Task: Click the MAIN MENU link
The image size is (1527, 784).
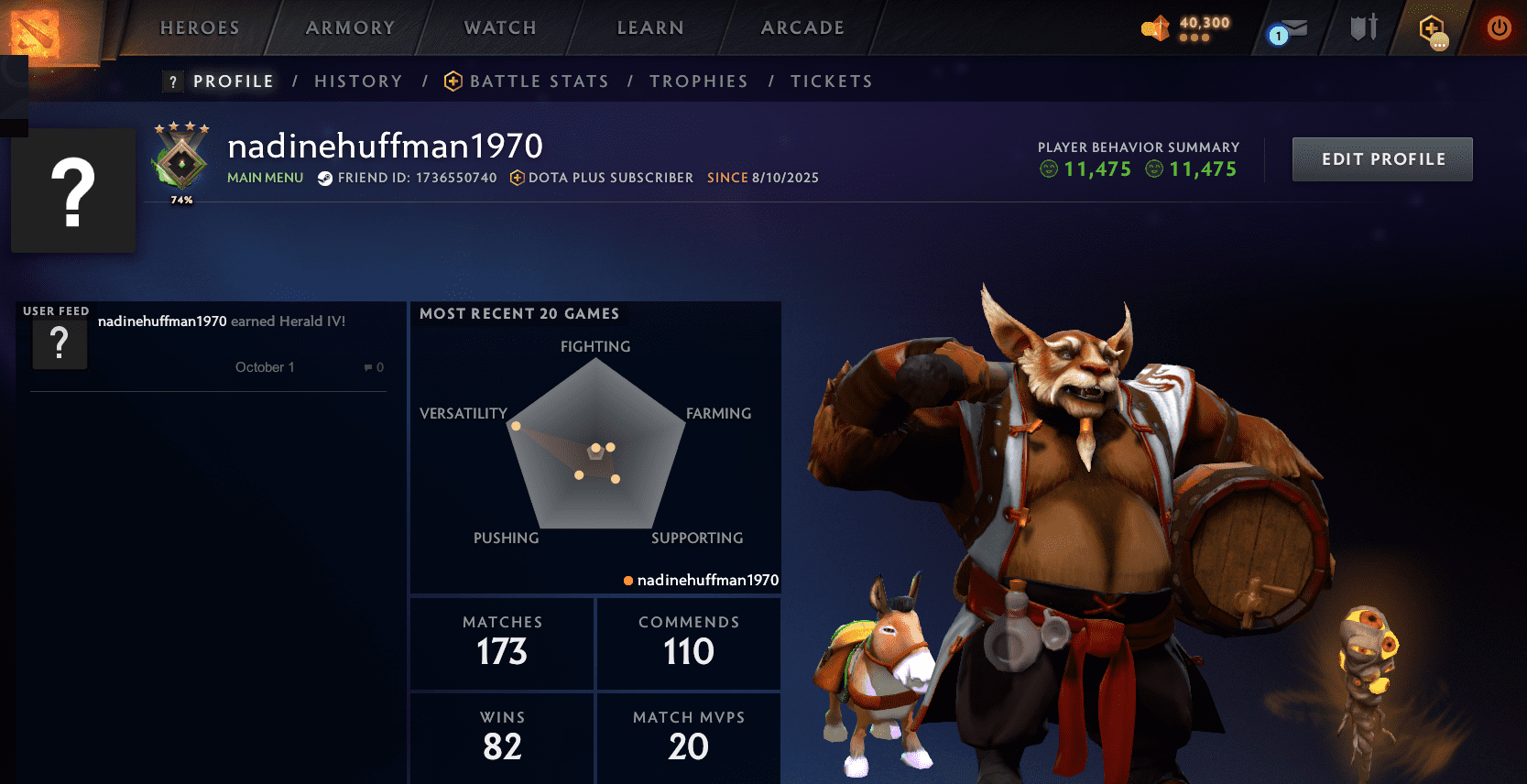Action: [x=265, y=178]
